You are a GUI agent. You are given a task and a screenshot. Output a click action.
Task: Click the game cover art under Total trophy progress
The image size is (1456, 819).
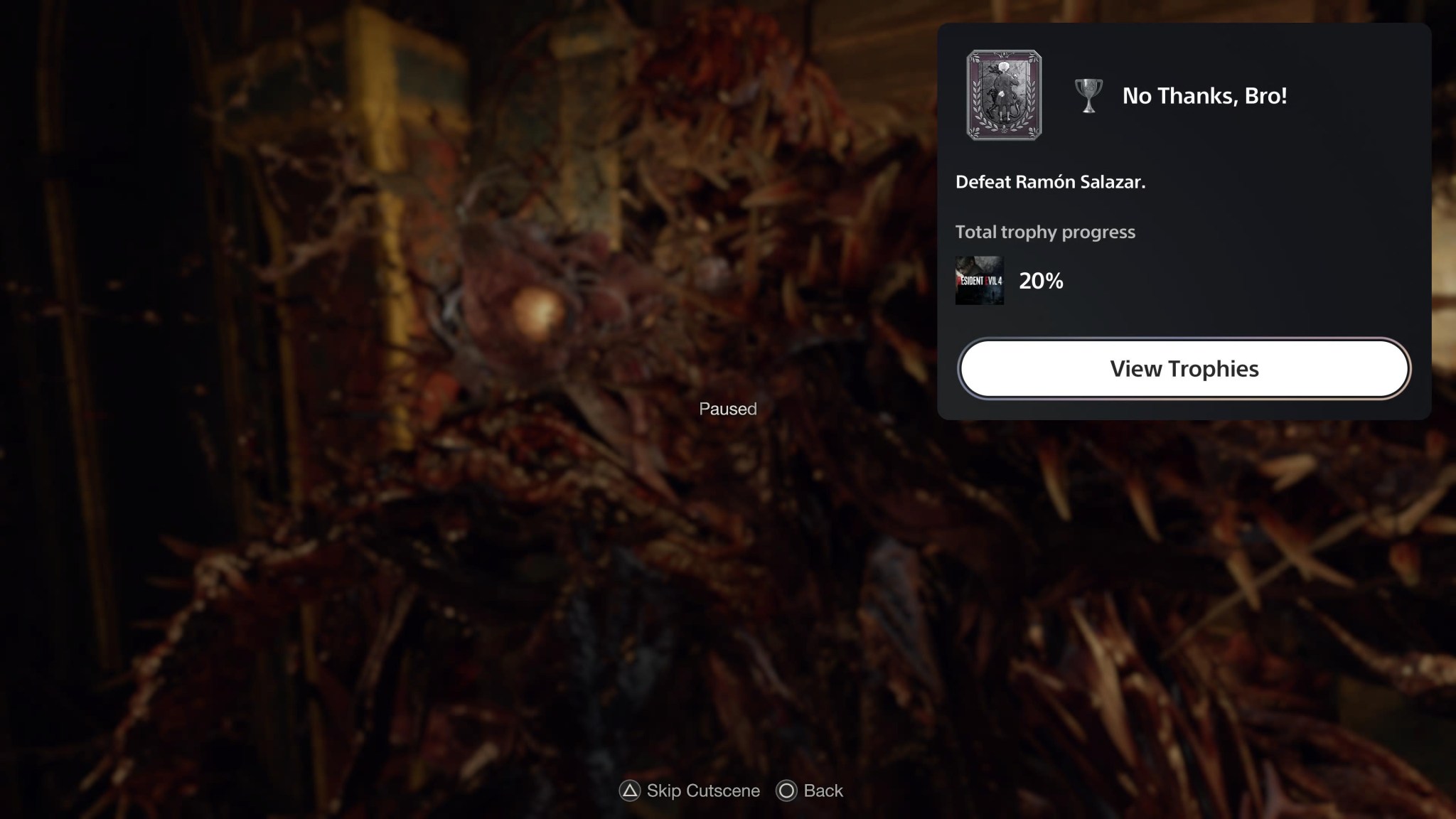click(x=980, y=281)
